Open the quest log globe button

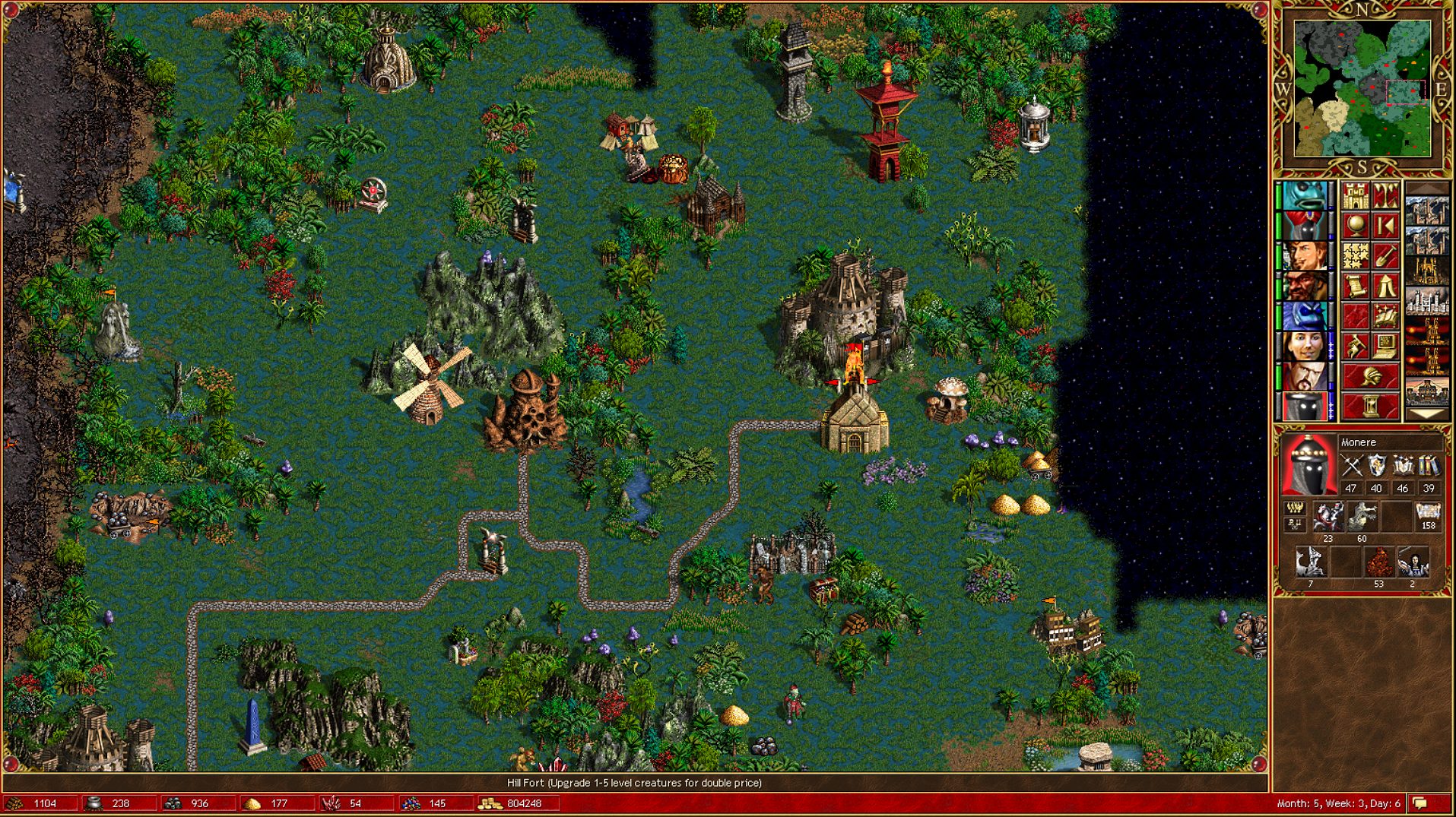pos(1356,226)
